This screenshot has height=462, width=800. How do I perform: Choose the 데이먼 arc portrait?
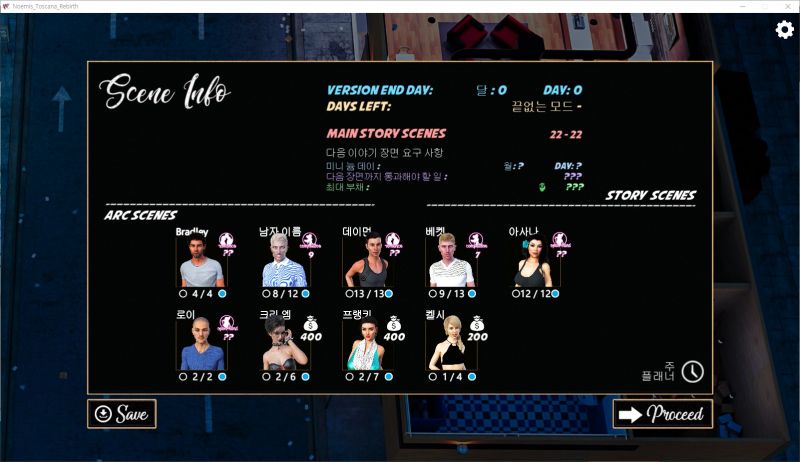coord(366,263)
